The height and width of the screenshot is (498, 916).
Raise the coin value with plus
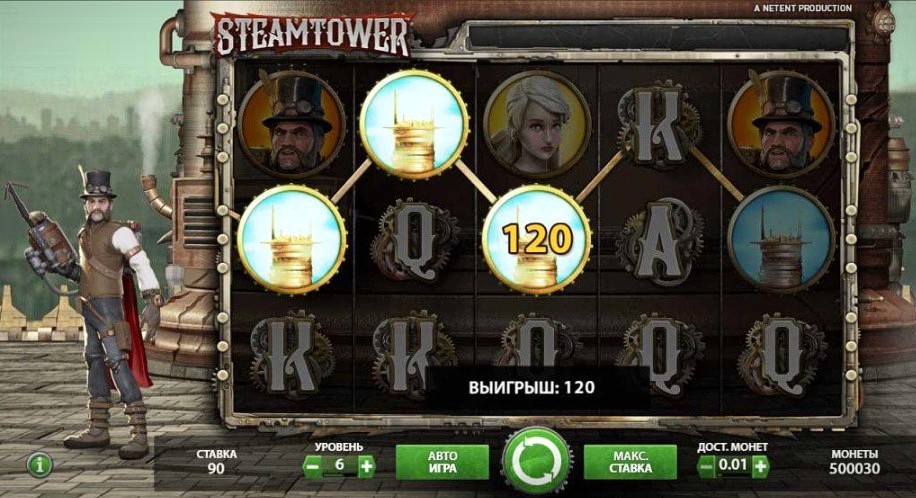[761, 465]
